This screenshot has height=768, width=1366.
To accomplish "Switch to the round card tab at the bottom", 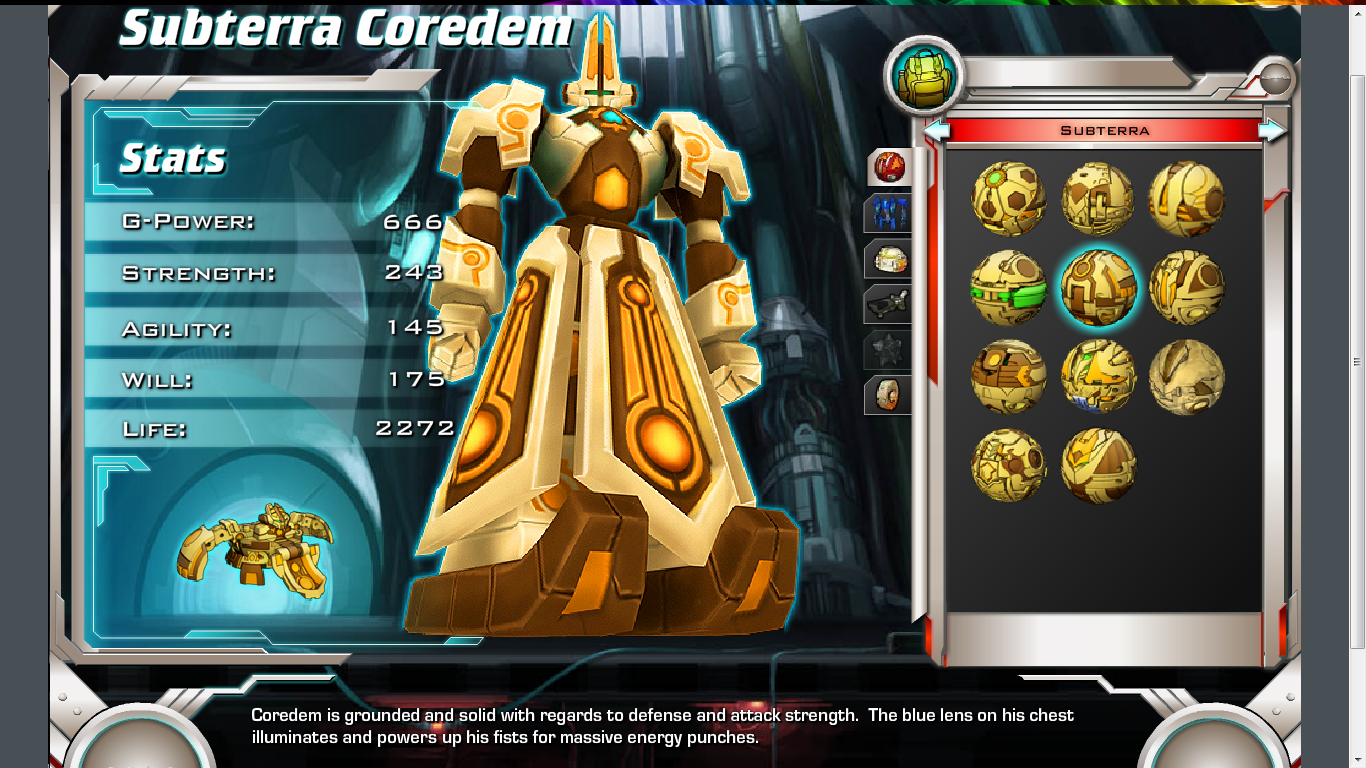I will pos(888,395).
